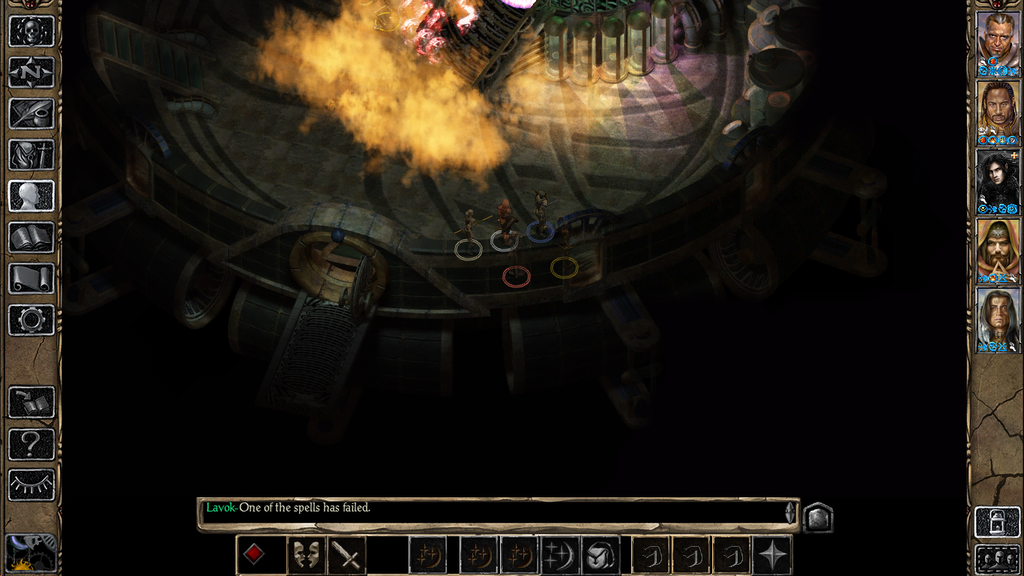Screen dimensions: 1024x576
Task: Choose the sword attack action
Action: pyautogui.click(x=347, y=555)
